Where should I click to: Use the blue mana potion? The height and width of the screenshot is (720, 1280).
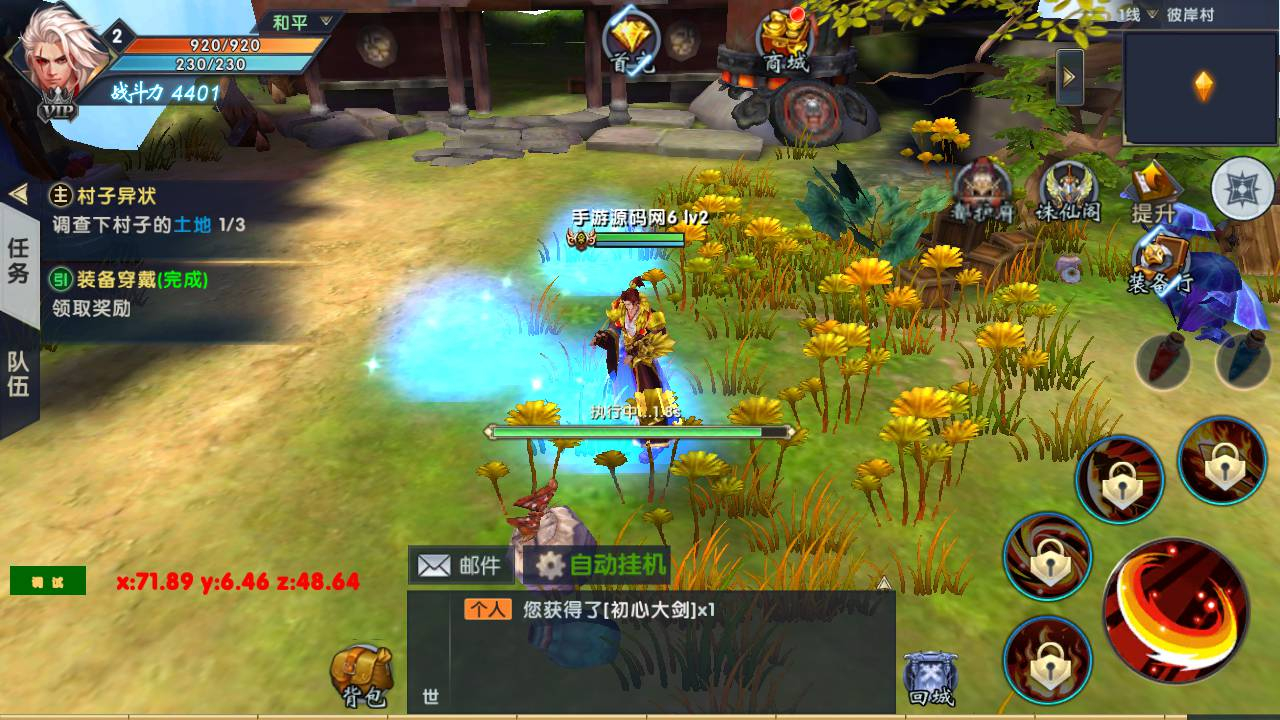(x=1242, y=361)
